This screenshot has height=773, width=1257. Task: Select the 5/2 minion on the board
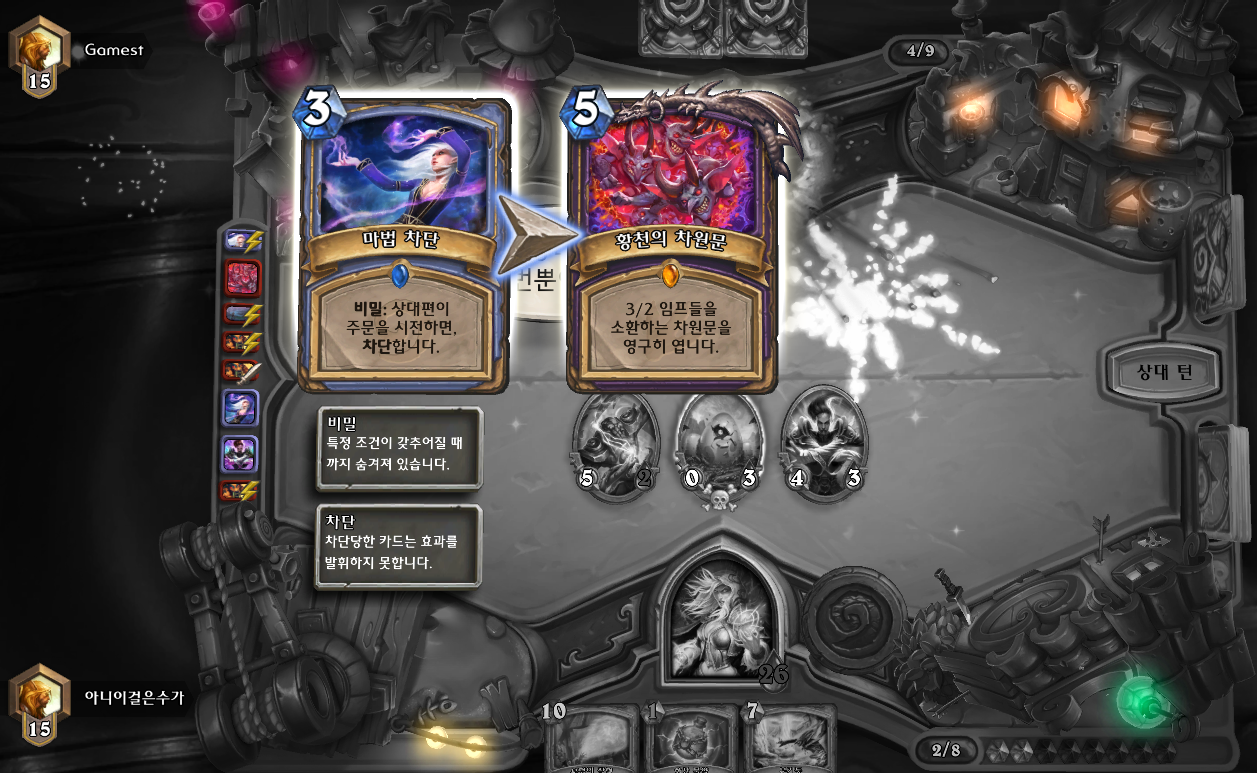pos(615,445)
